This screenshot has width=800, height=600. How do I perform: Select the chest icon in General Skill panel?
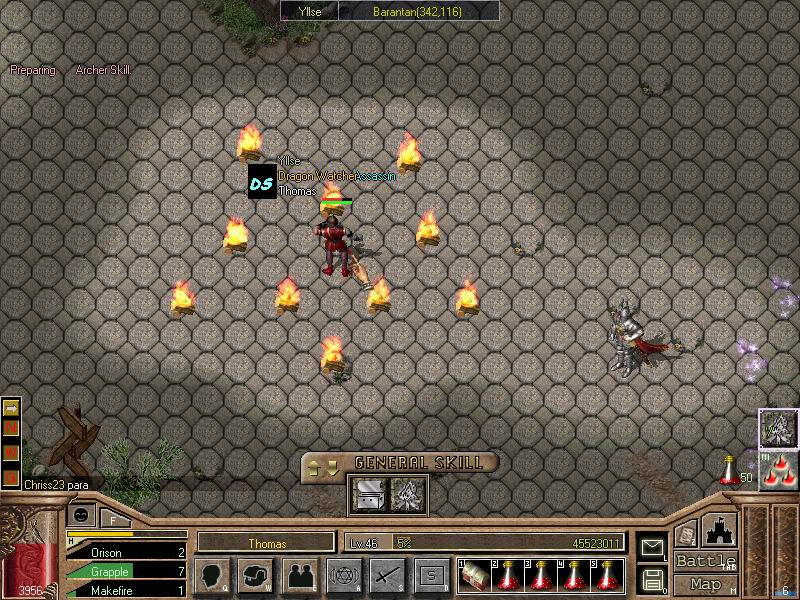[366, 494]
